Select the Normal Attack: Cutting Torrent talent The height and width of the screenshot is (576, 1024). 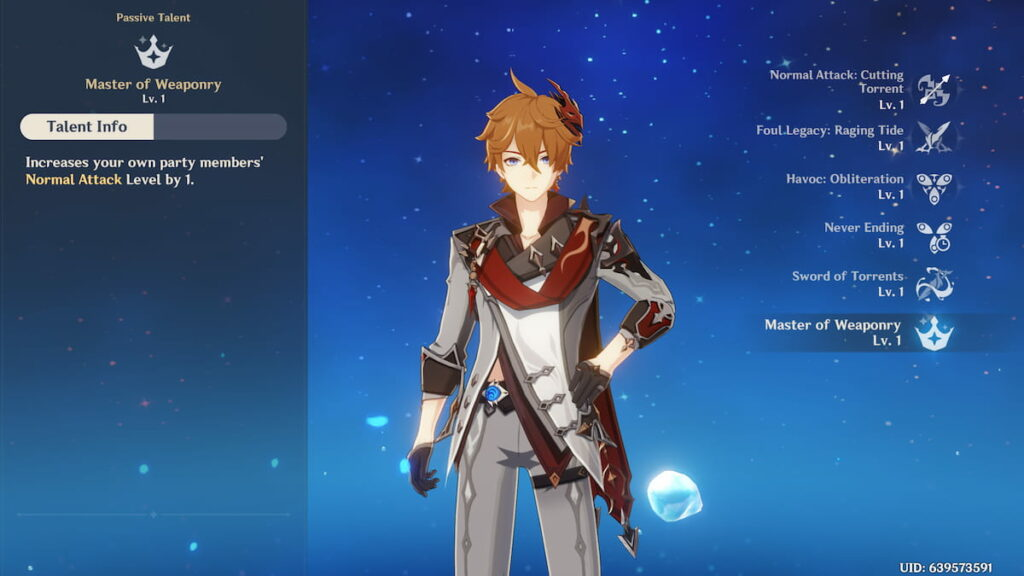pos(934,89)
